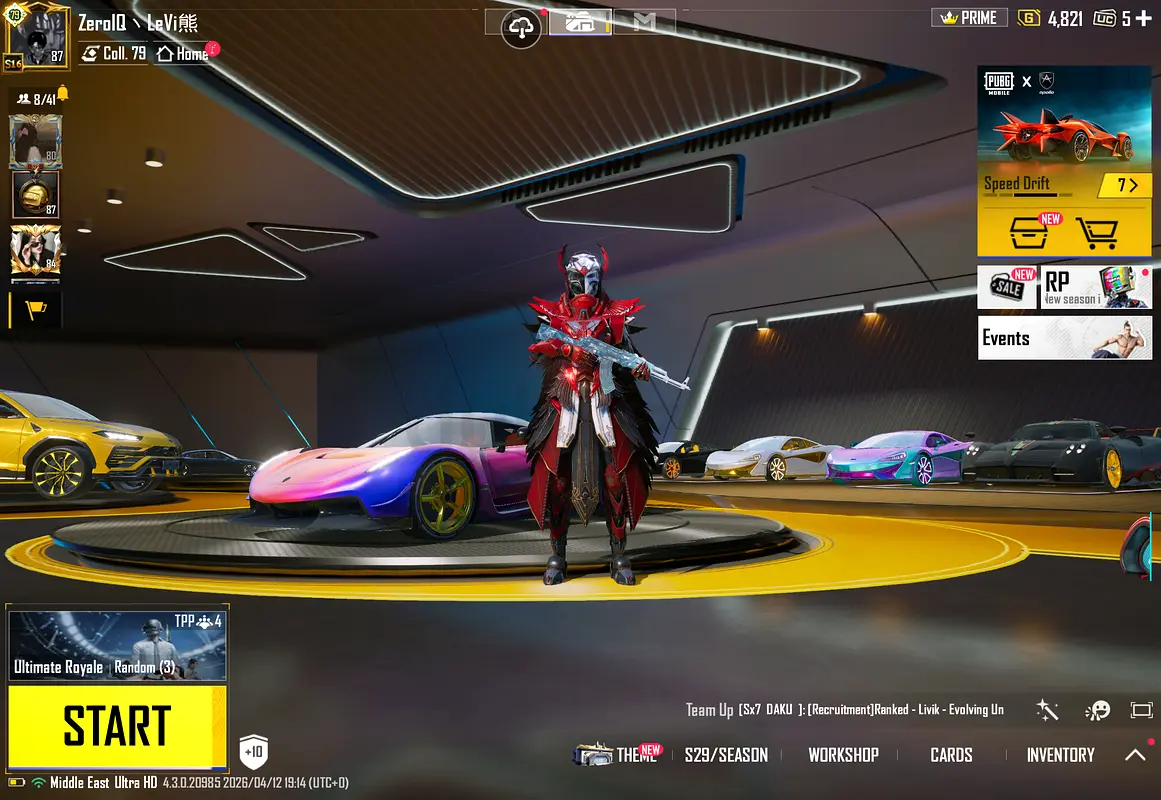Image resolution: width=1161 pixels, height=800 pixels.
Task: Go to the CARDS section
Action: click(x=951, y=755)
